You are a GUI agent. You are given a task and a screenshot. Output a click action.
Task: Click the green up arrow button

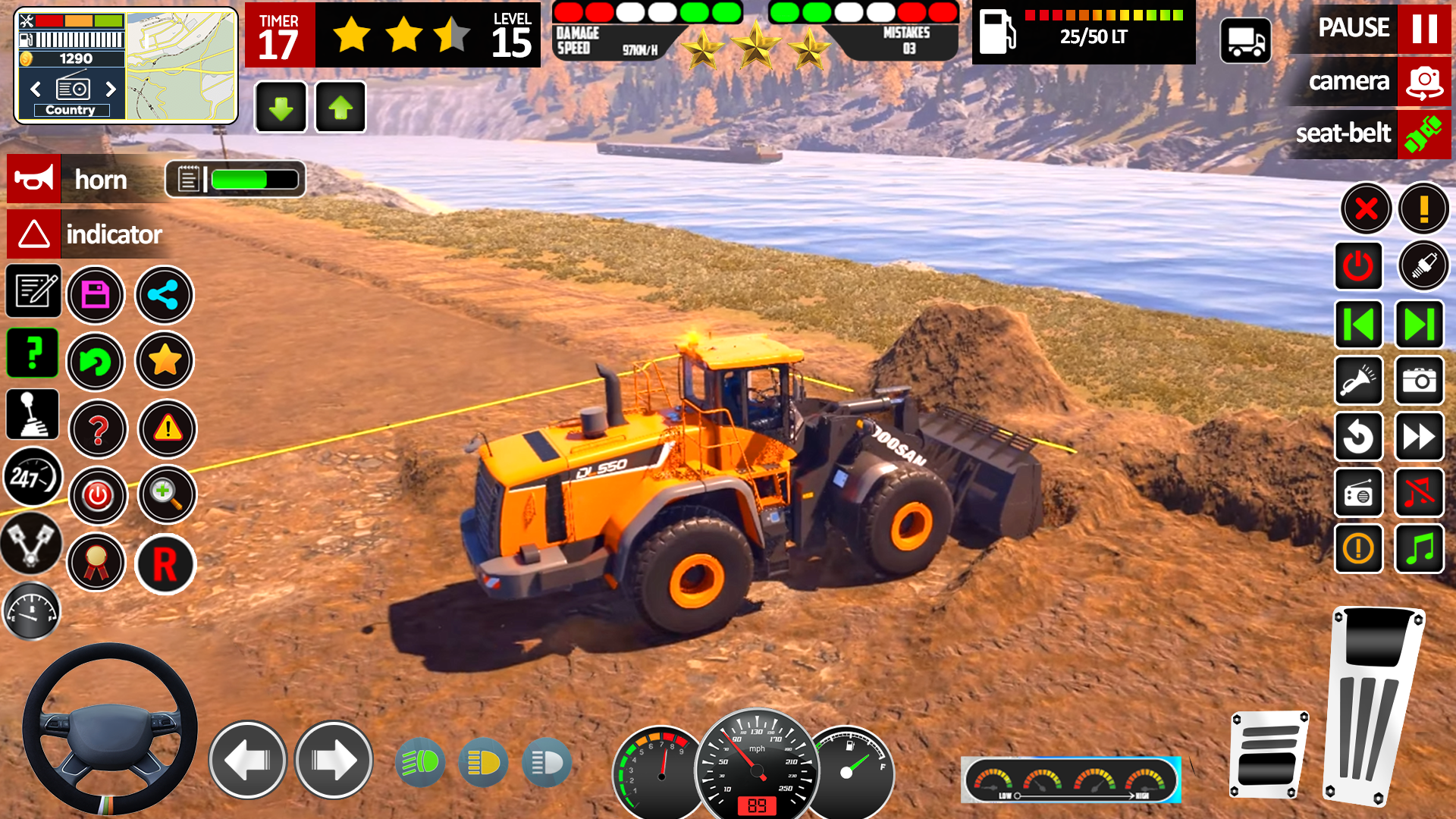[x=340, y=108]
